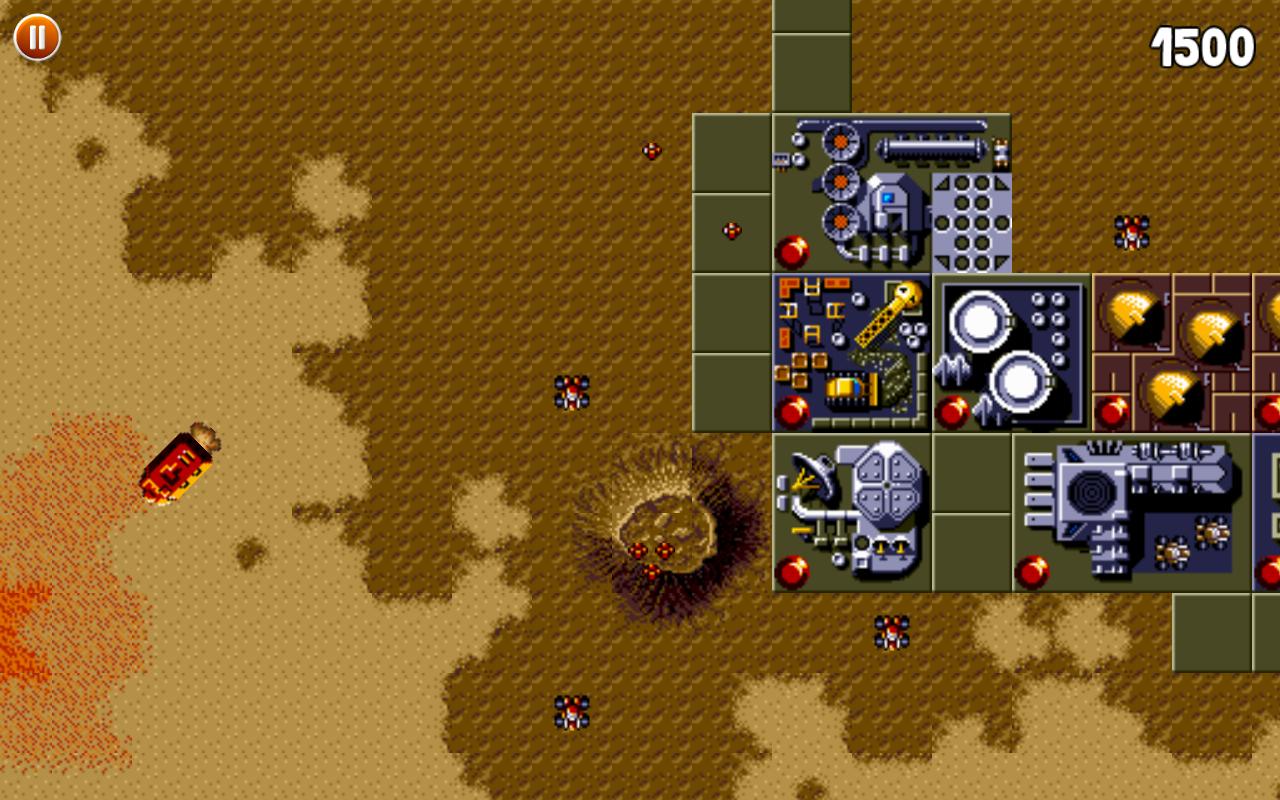Tap the credits counter showing 1500
The height and width of the screenshot is (800, 1280).
coord(1200,43)
